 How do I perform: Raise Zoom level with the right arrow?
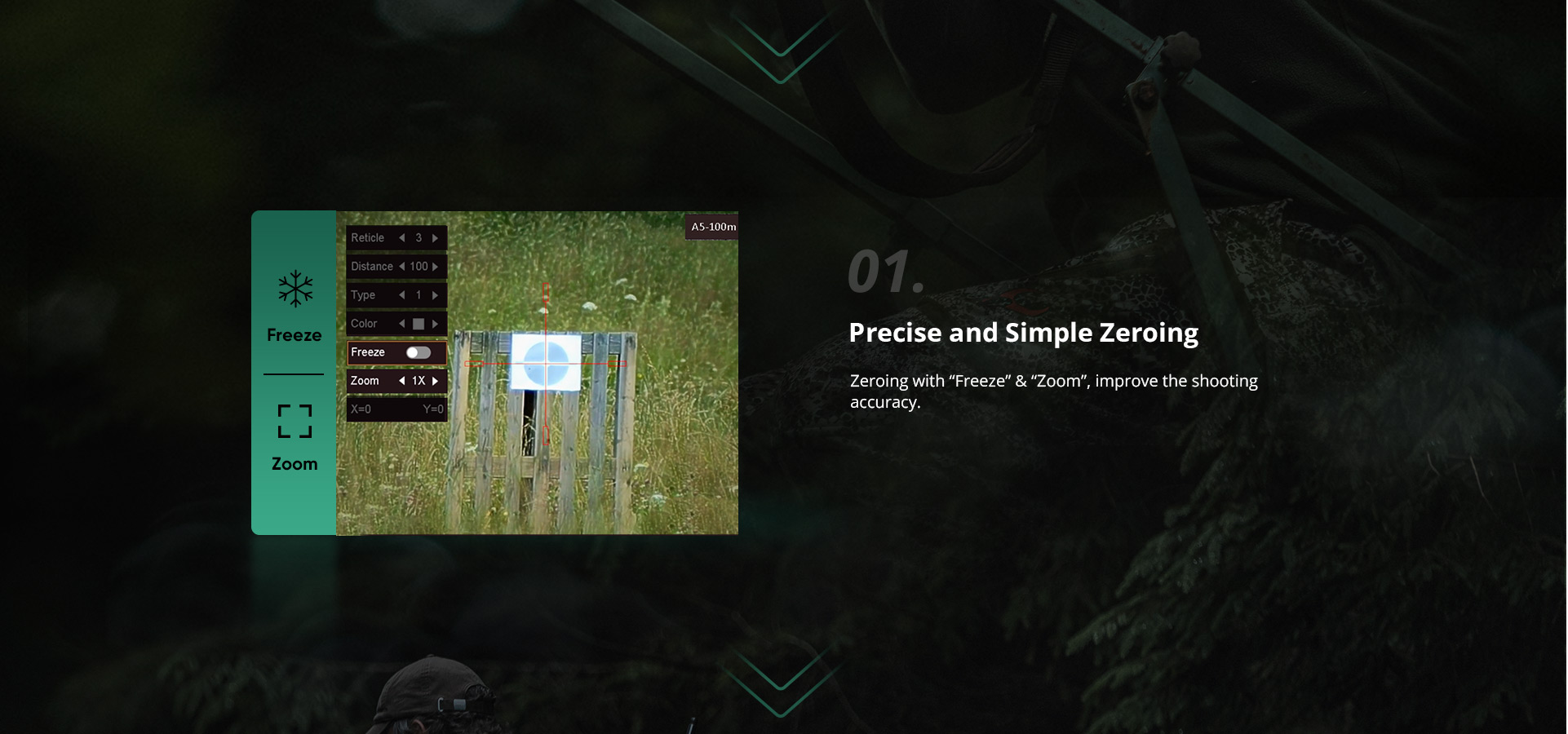pos(436,381)
